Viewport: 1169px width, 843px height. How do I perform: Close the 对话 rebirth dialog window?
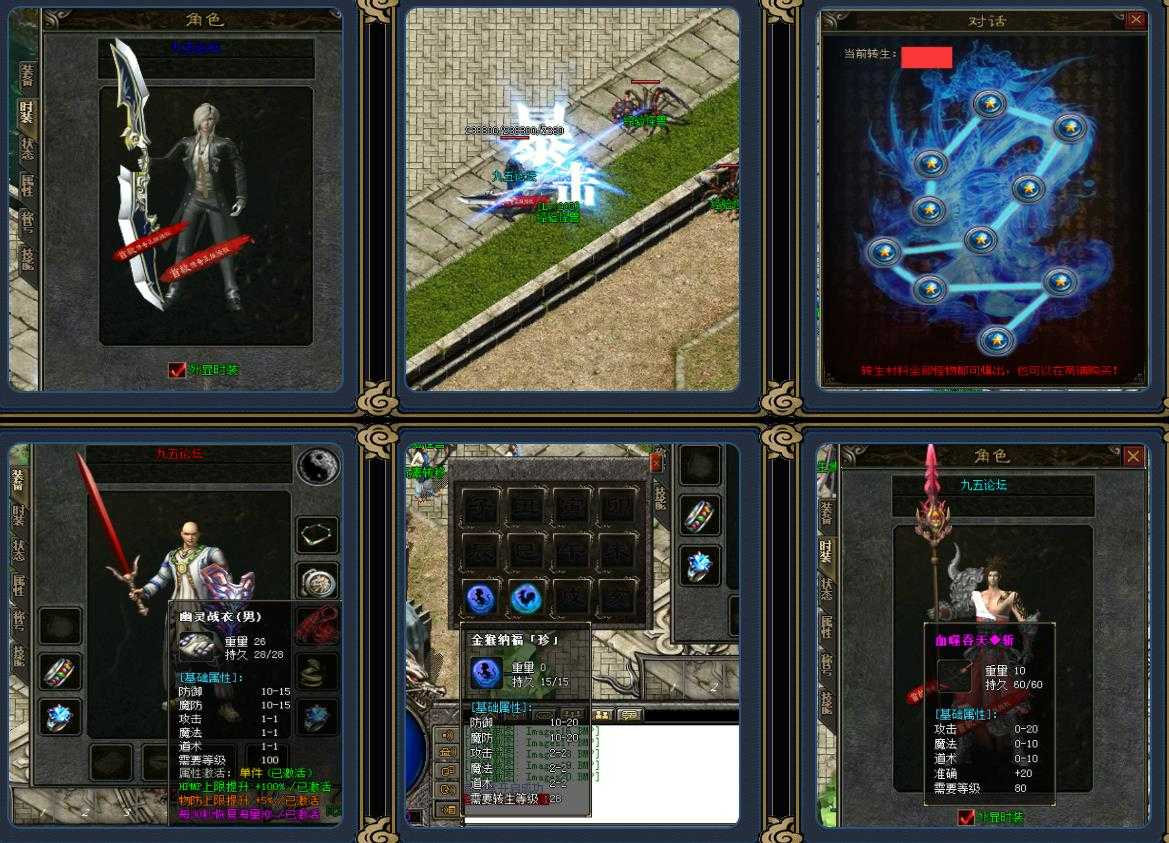coord(1135,19)
